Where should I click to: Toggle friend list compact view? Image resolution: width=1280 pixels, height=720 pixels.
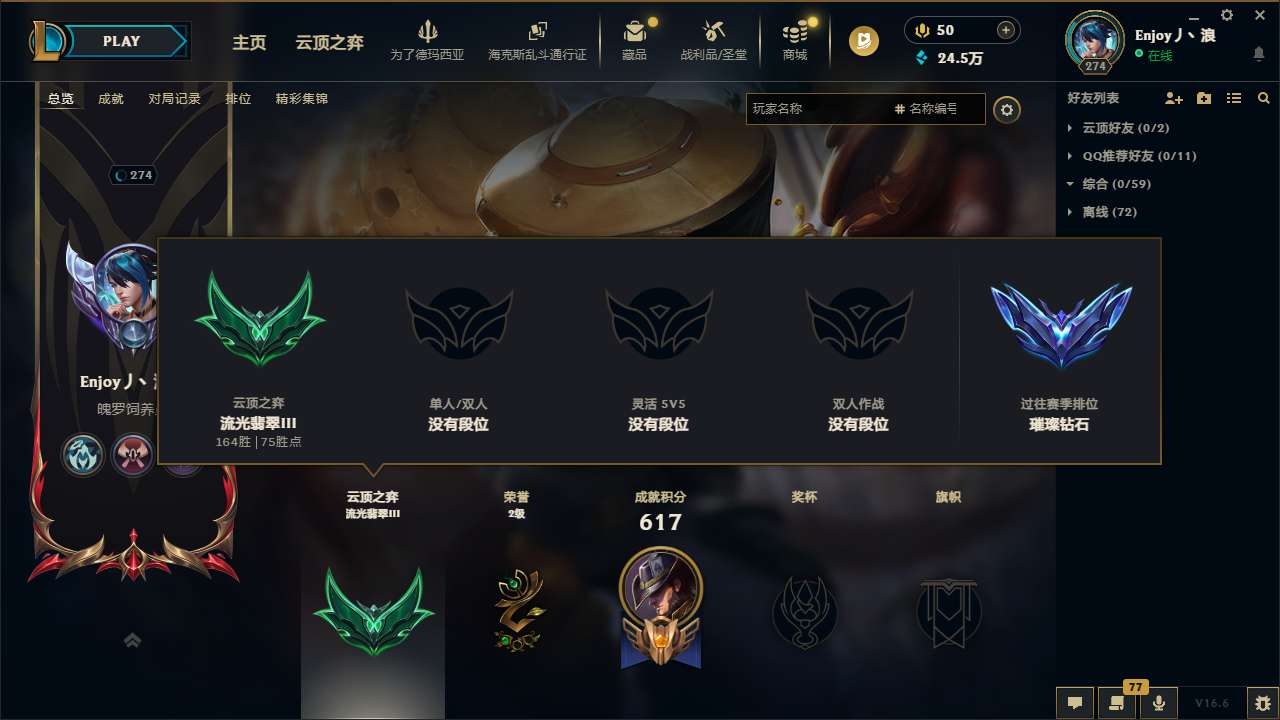tap(1234, 98)
